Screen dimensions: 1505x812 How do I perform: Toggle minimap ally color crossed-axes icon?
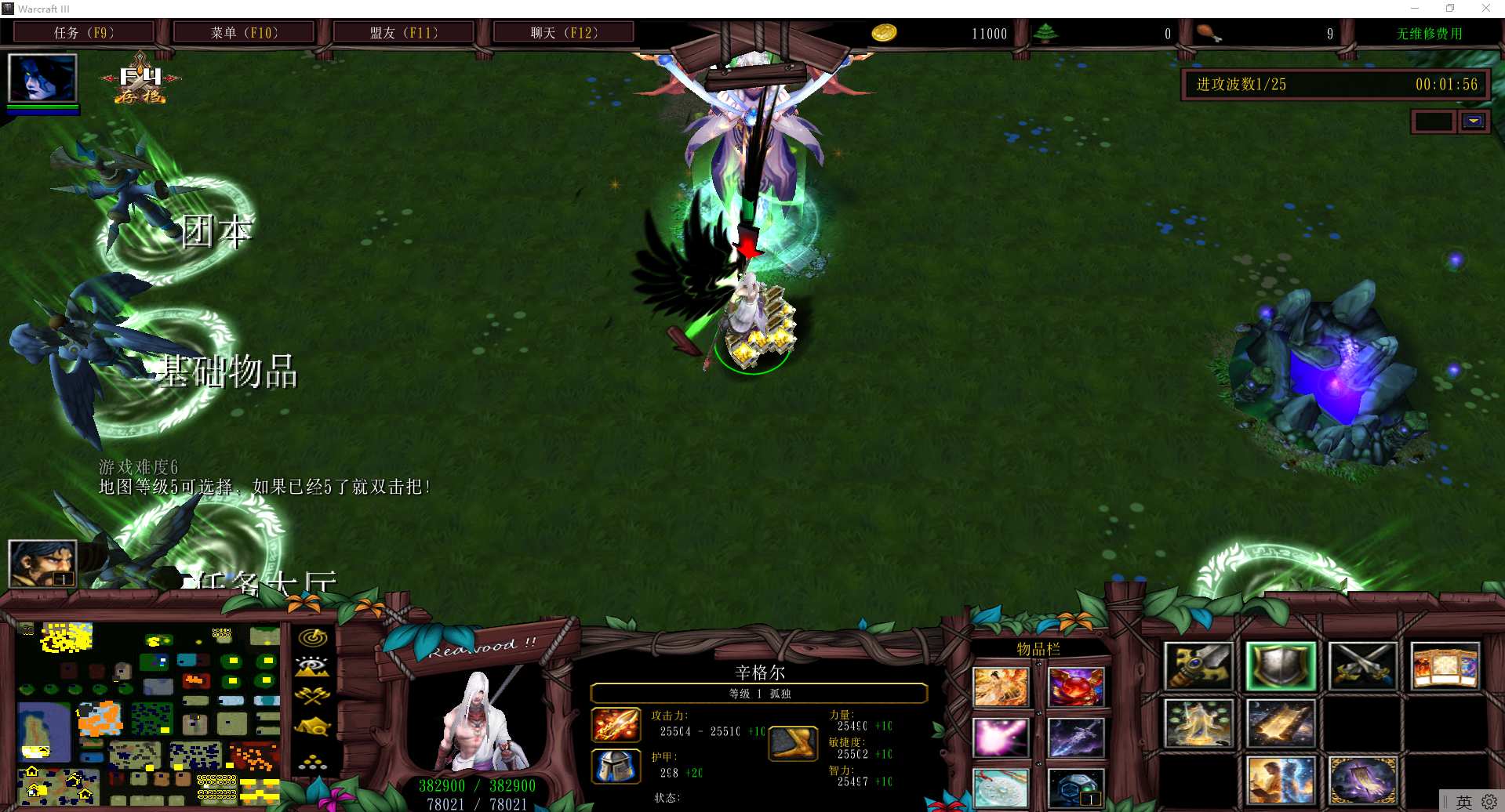click(x=312, y=696)
